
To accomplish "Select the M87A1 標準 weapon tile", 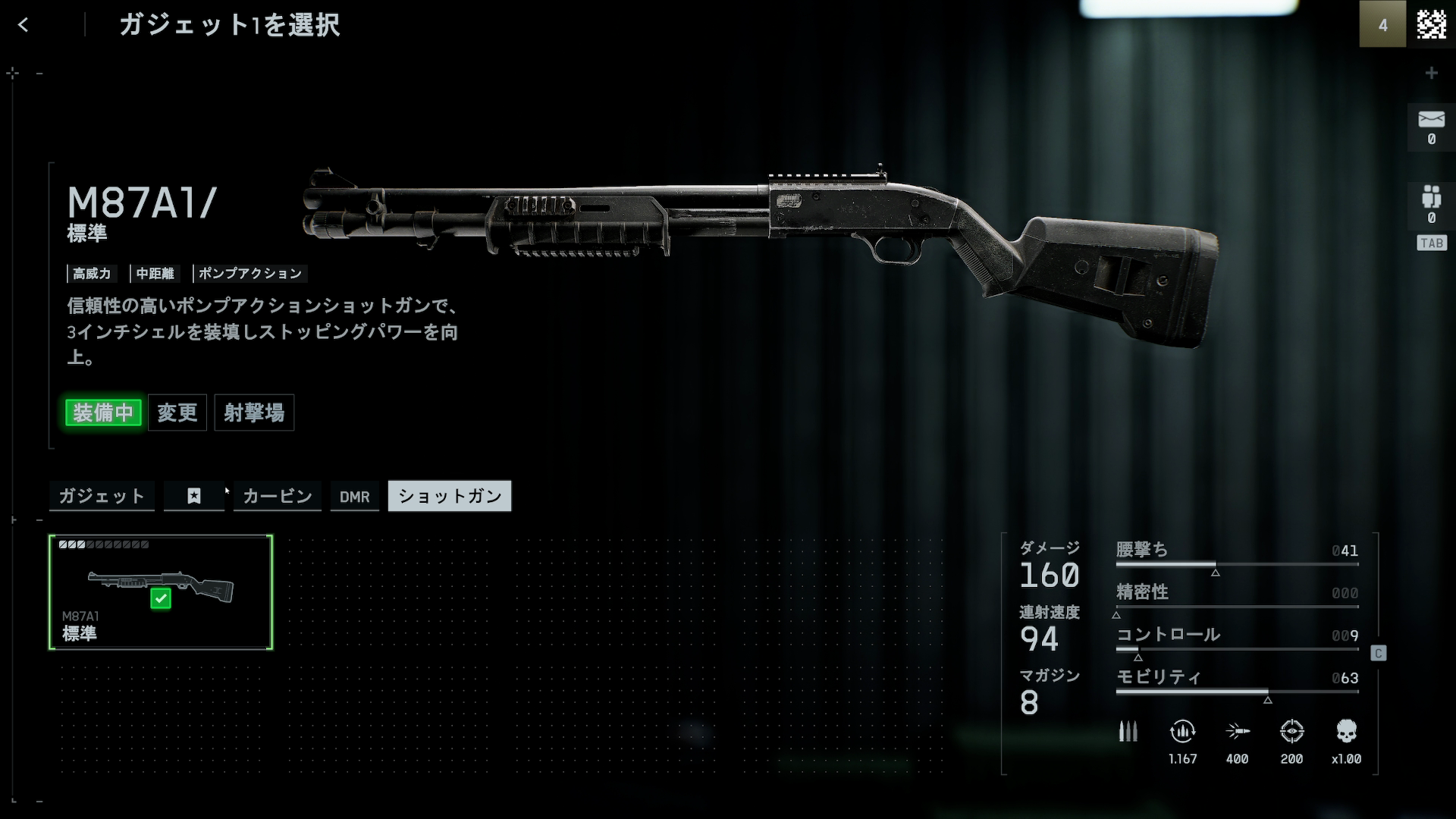I will point(161,592).
